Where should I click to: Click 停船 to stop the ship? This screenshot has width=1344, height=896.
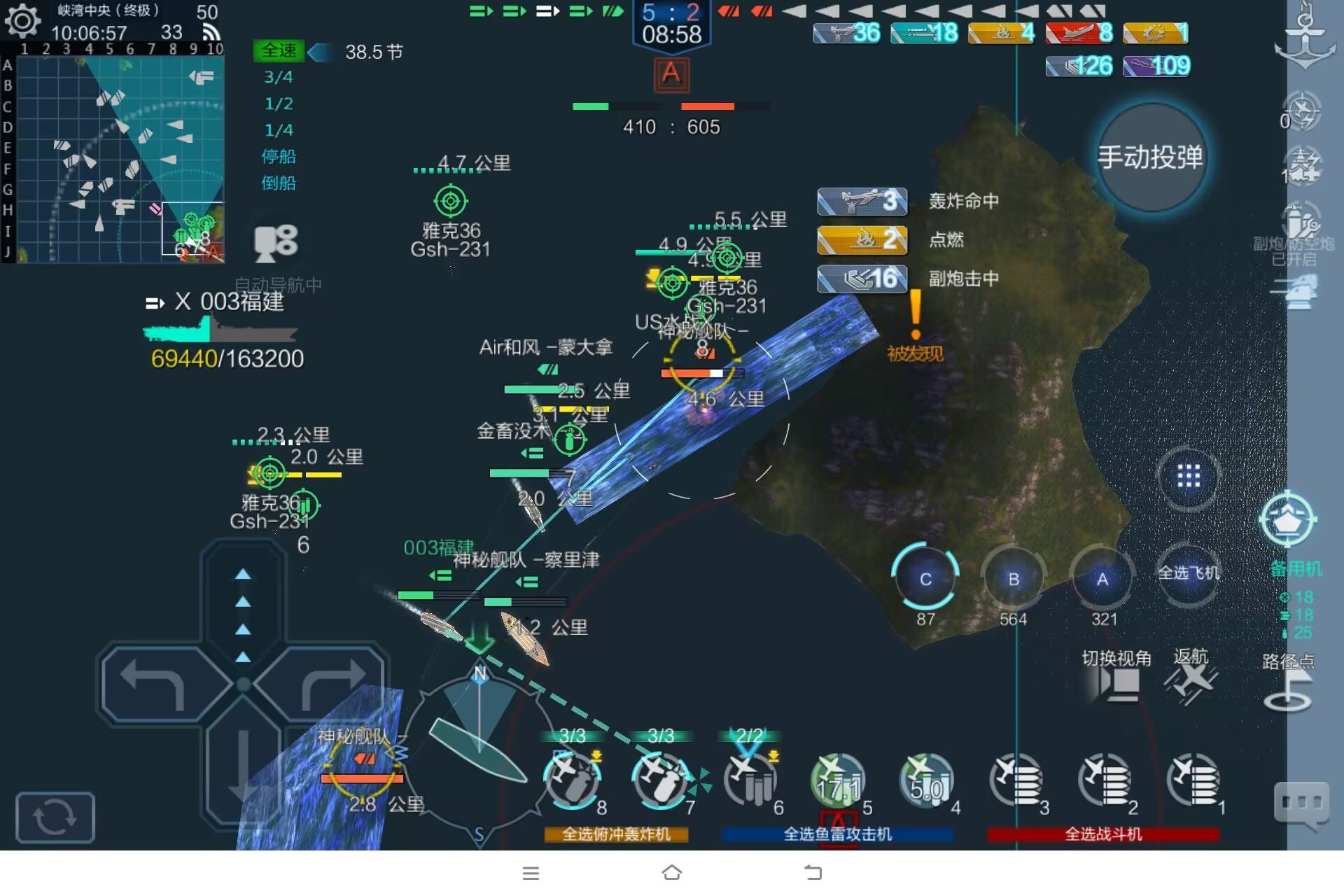280,157
